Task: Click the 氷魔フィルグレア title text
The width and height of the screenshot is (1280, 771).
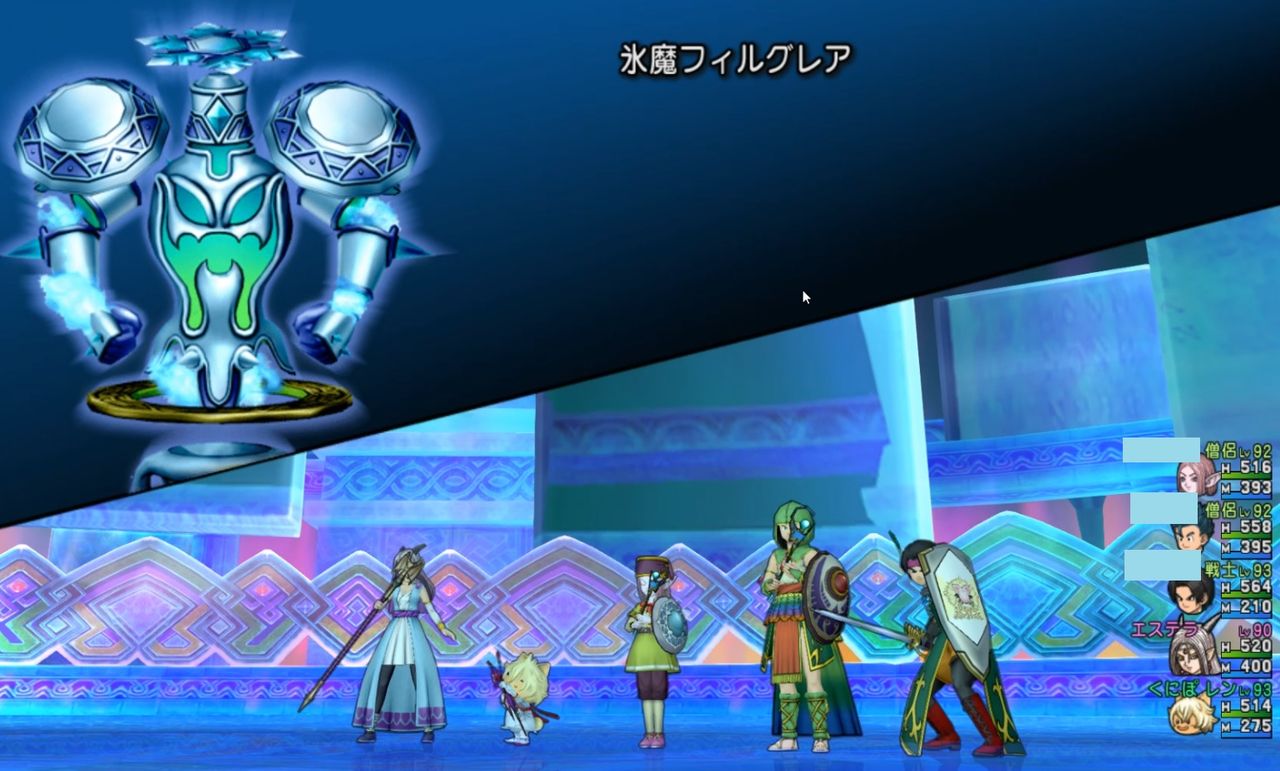Action: [x=736, y=58]
